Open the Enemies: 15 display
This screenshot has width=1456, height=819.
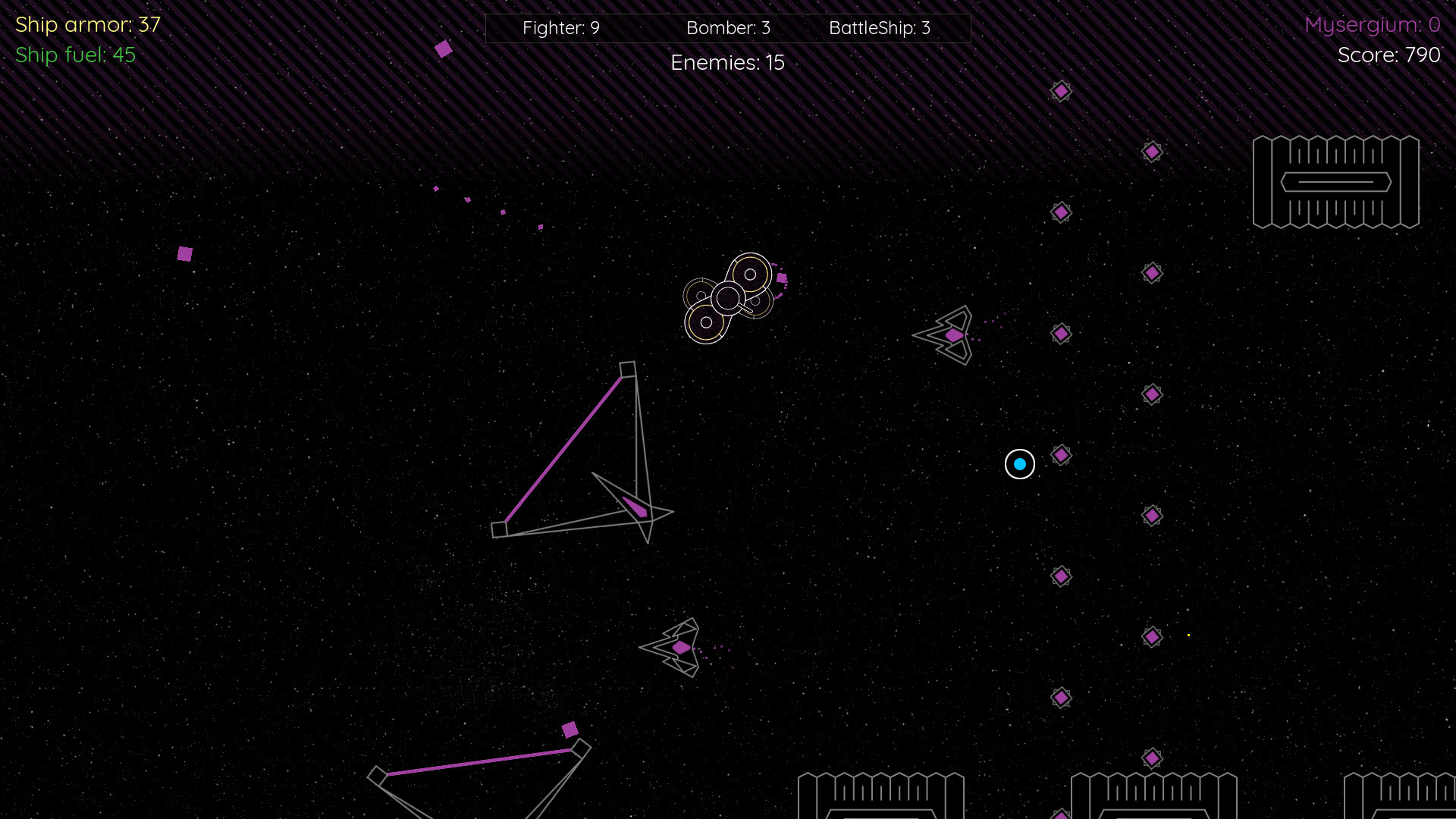point(727,63)
